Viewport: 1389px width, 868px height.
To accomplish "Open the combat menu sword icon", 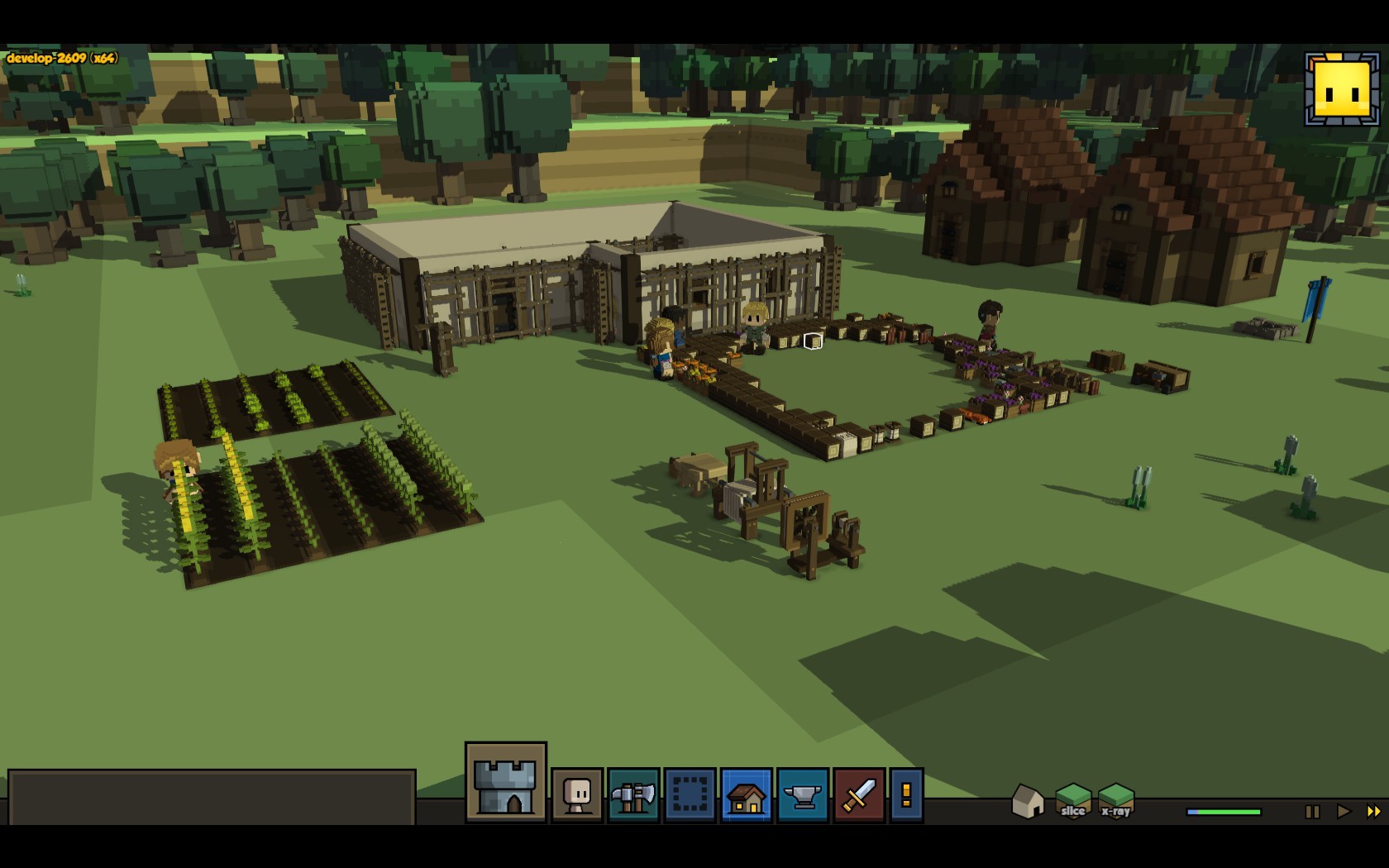I will coord(859,795).
